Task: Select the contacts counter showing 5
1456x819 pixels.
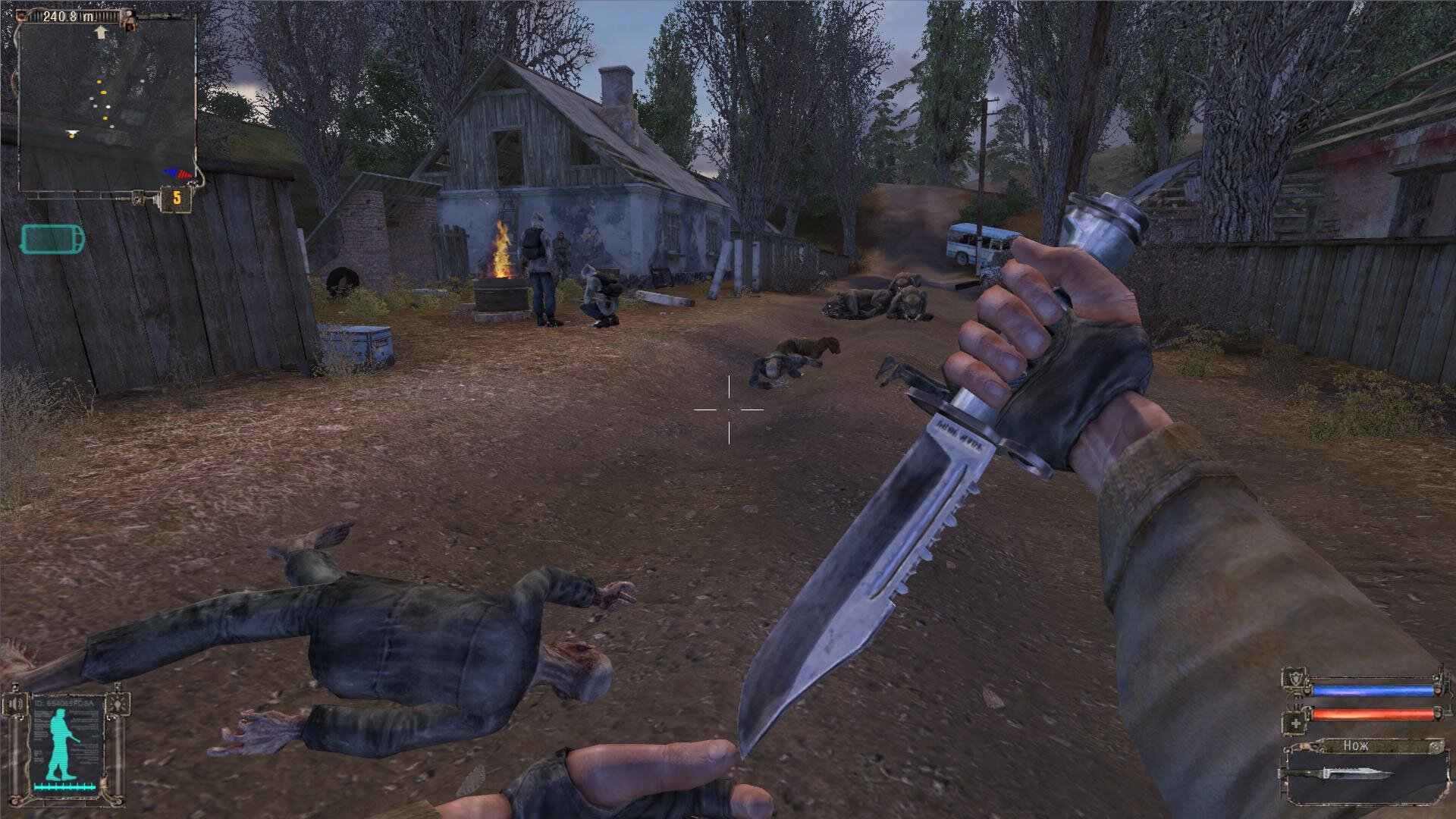Action: [x=176, y=199]
